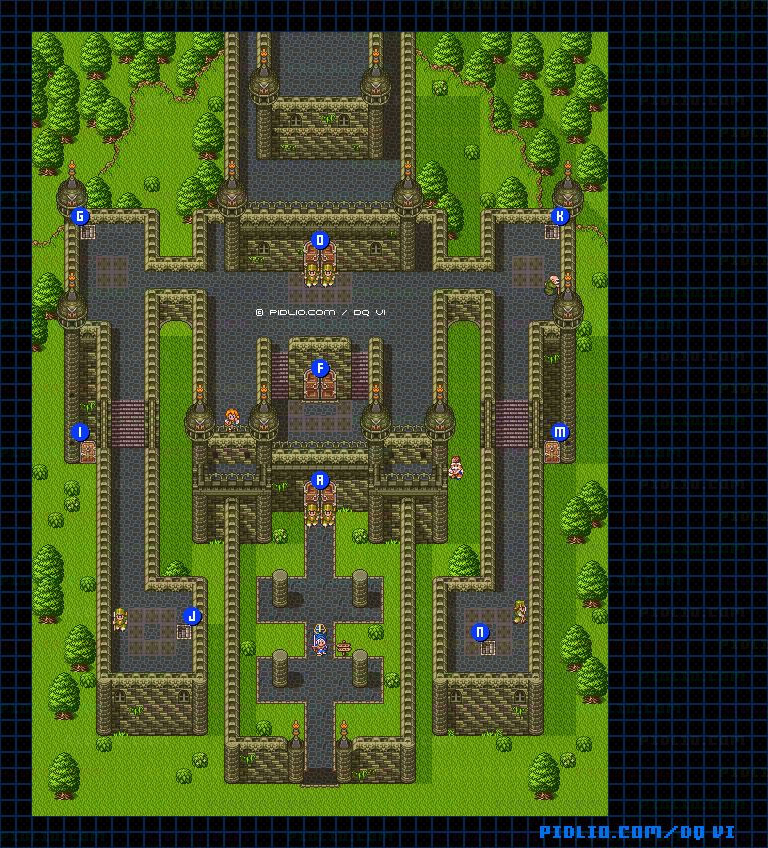The height and width of the screenshot is (848, 768).
Task: Select map marker G at the tower
Action: [81, 216]
